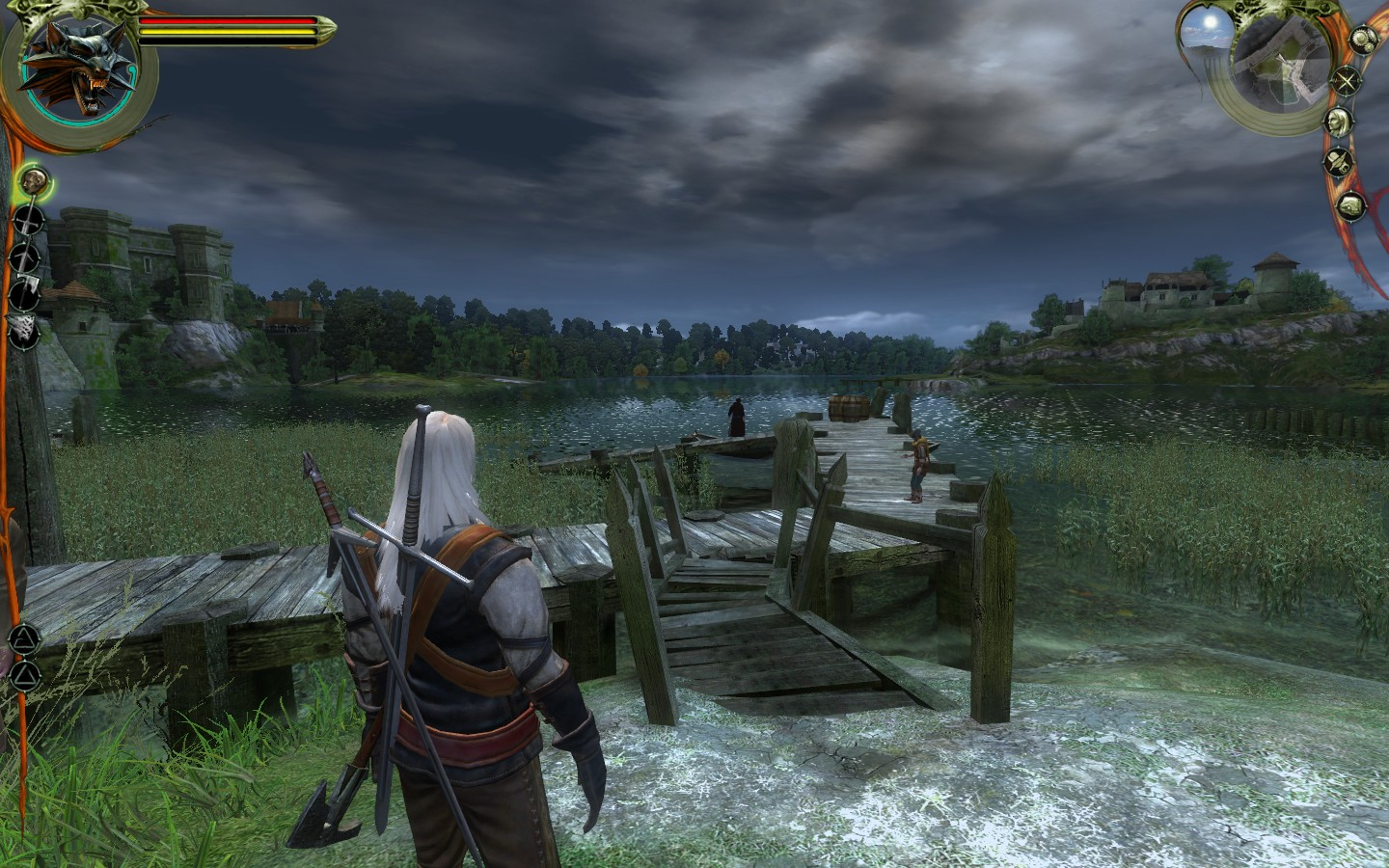The width and height of the screenshot is (1389, 868).
Task: Select the steel sword slot
Action: (x=31, y=221)
